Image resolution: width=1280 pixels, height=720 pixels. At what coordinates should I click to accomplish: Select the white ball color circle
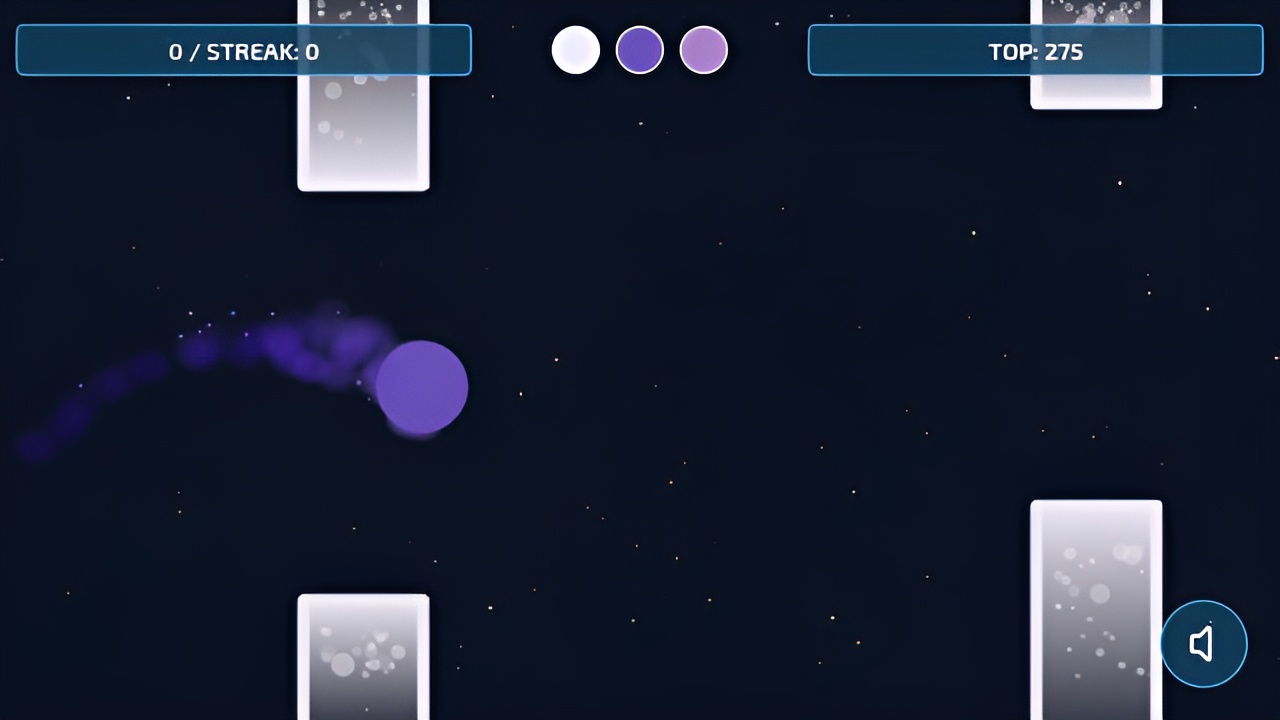(575, 49)
